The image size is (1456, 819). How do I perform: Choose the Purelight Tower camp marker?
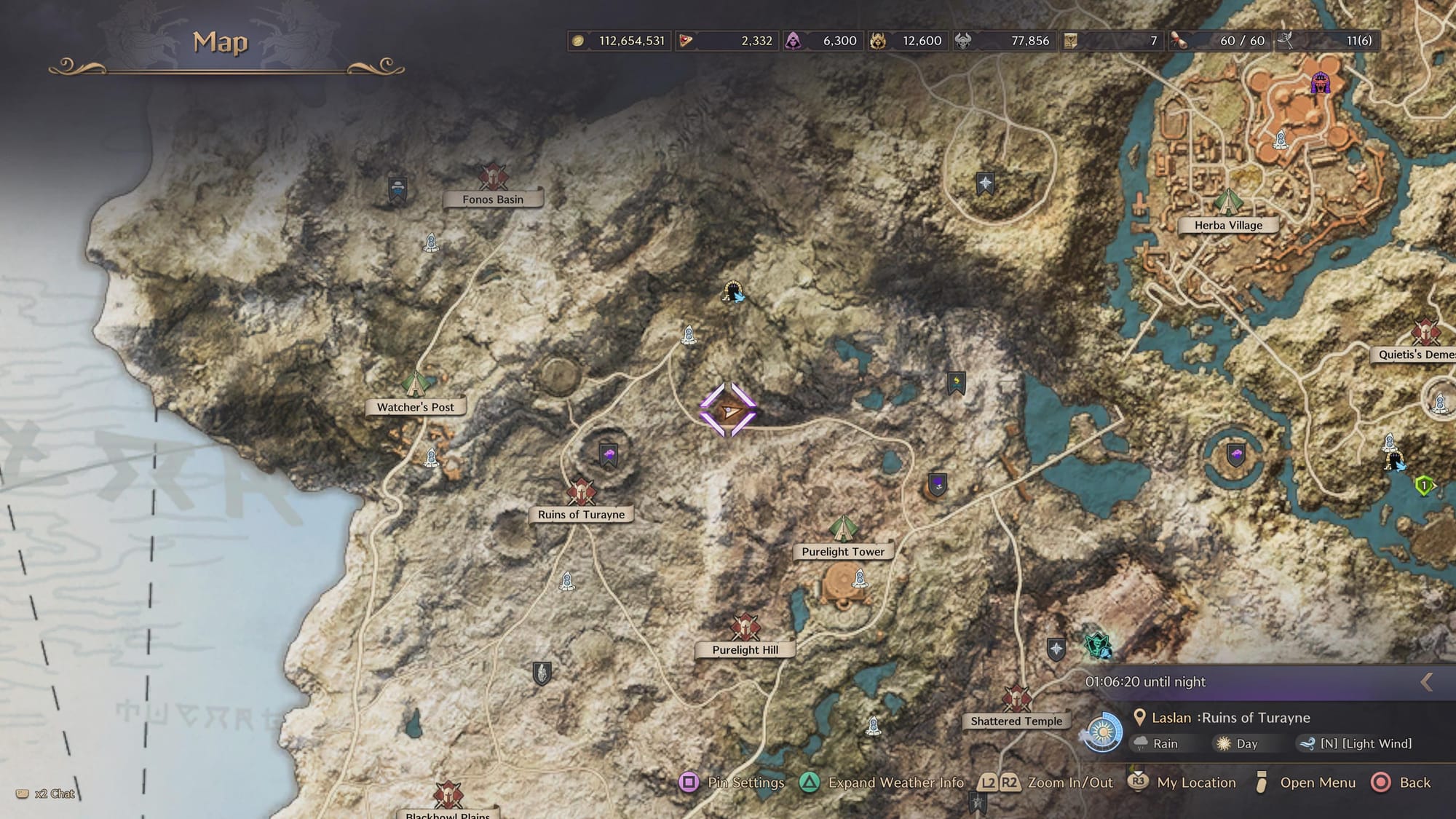pyautogui.click(x=842, y=529)
